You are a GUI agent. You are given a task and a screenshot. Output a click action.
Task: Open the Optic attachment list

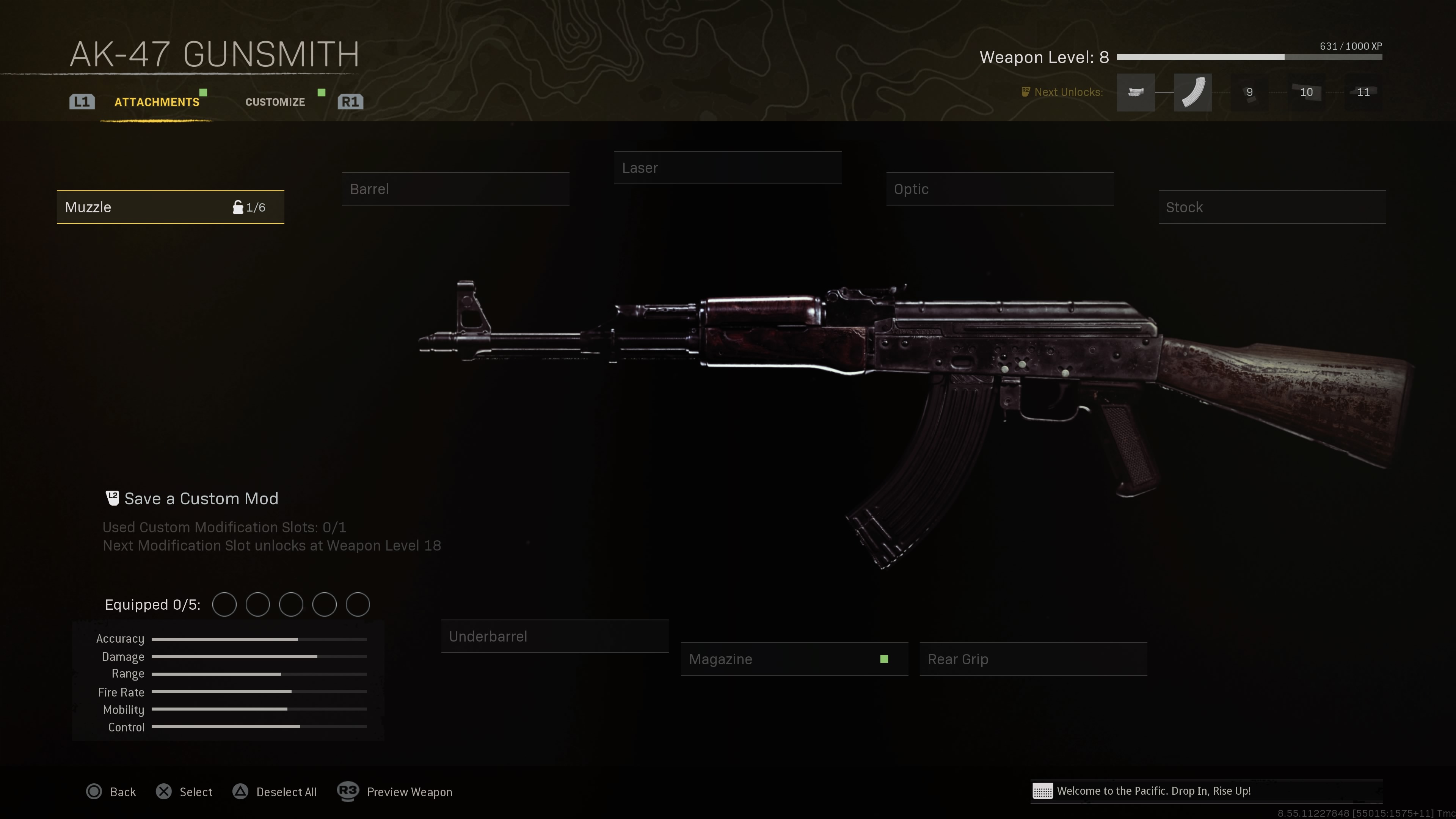tap(999, 189)
